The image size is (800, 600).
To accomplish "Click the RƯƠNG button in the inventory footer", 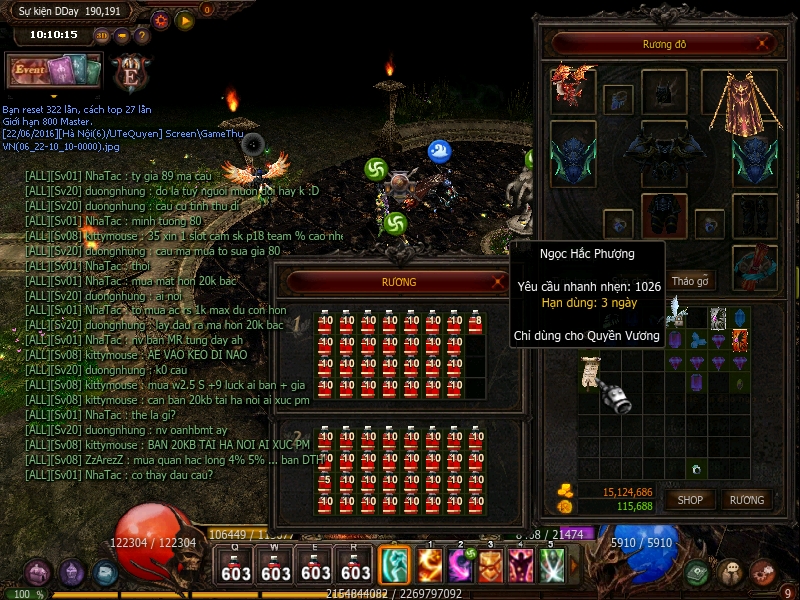I will 747,500.
